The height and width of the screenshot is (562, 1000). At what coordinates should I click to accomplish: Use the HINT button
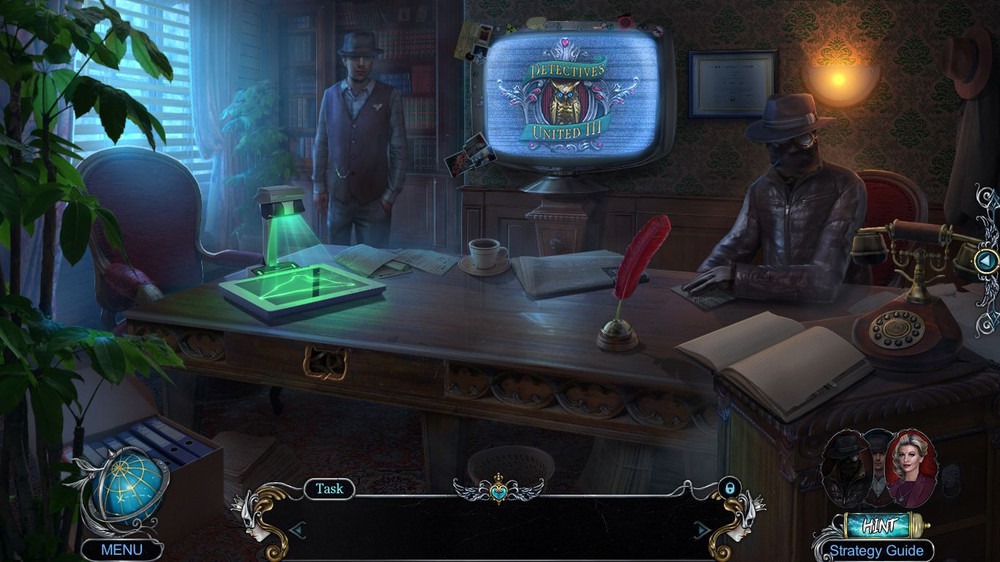(x=879, y=524)
